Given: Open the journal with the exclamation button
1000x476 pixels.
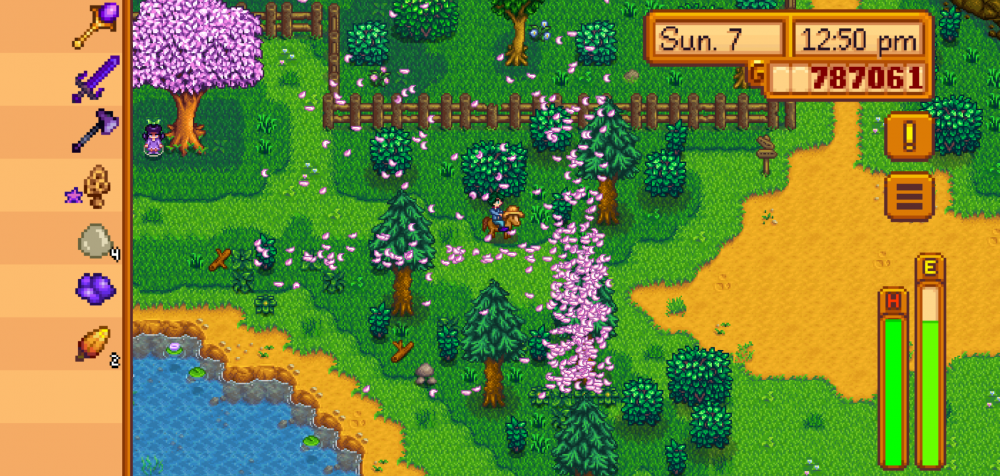Looking at the screenshot, I should click(x=909, y=136).
